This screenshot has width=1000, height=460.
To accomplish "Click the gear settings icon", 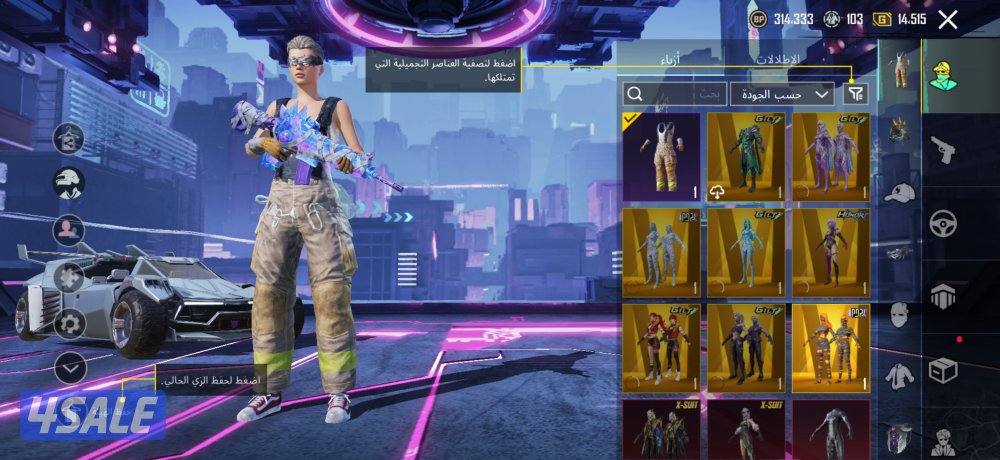I will click(x=69, y=322).
